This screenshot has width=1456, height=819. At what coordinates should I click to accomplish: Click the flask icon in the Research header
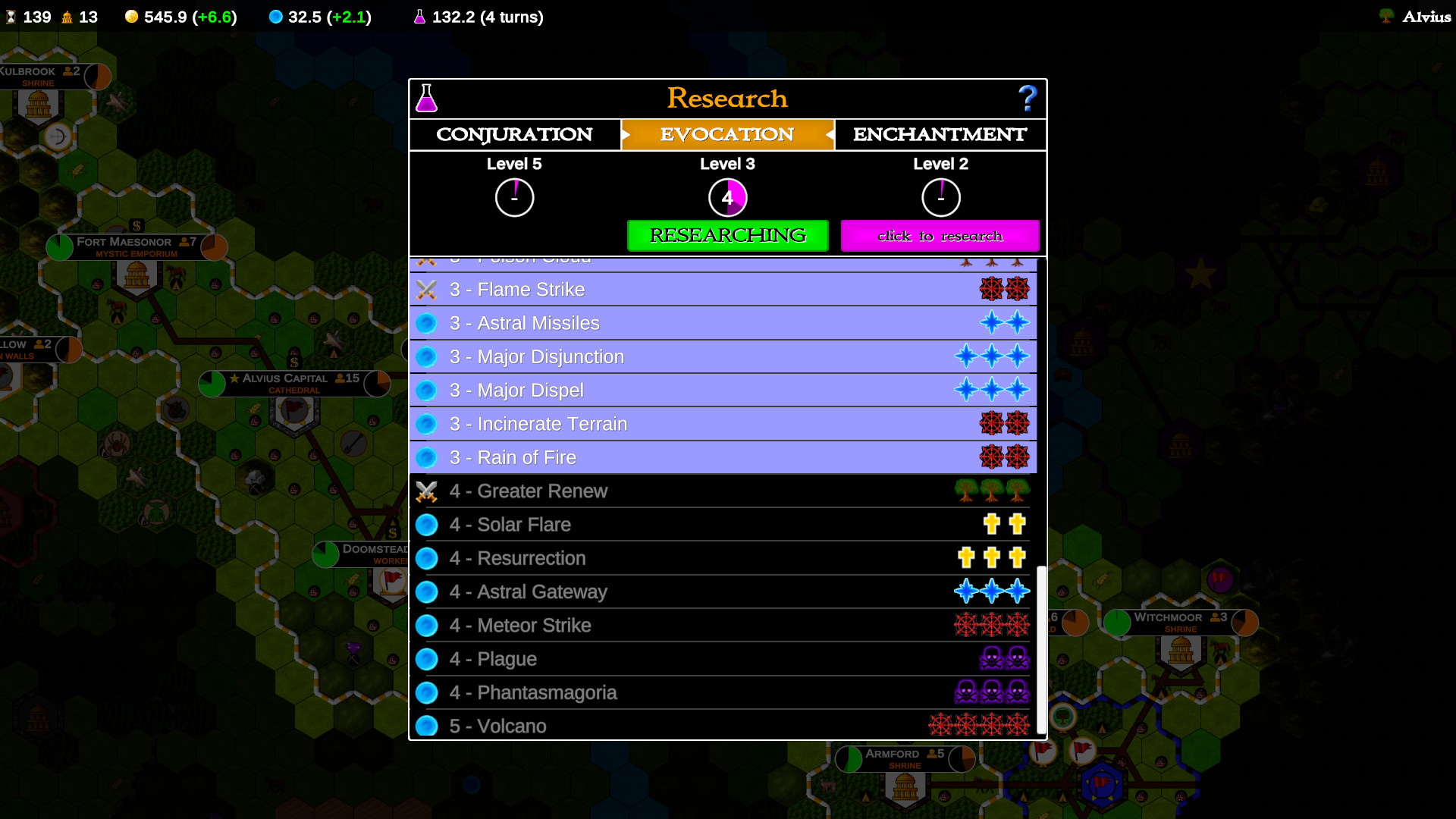[427, 98]
